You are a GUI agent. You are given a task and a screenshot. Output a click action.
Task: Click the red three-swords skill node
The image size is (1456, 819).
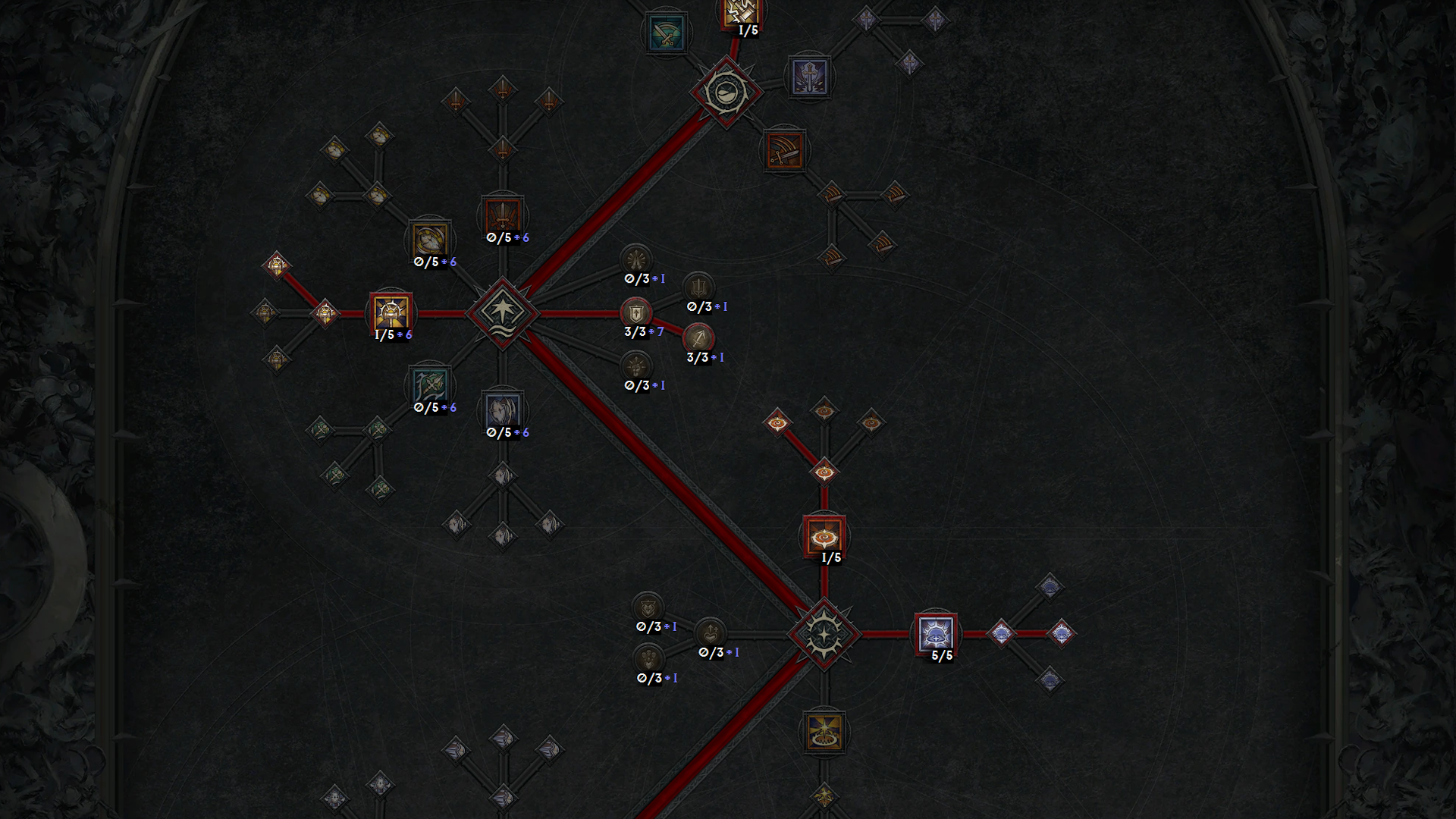click(x=502, y=215)
